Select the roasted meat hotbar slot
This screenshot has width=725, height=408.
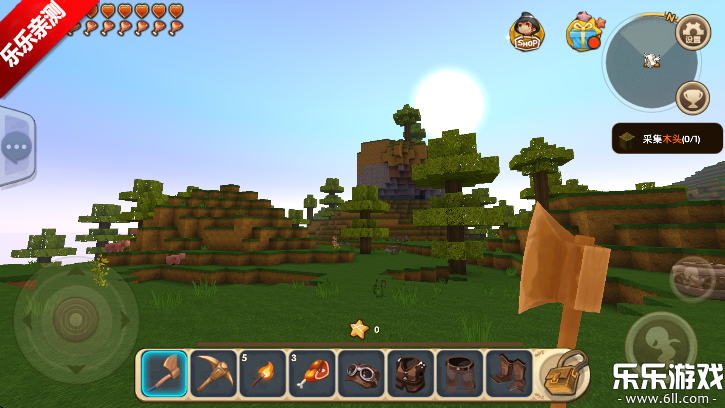(311, 373)
